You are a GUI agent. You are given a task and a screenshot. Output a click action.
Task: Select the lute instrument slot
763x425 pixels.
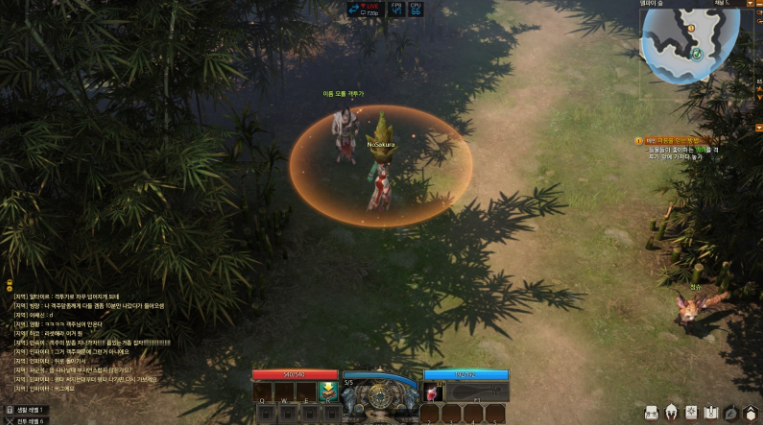(x=467, y=390)
